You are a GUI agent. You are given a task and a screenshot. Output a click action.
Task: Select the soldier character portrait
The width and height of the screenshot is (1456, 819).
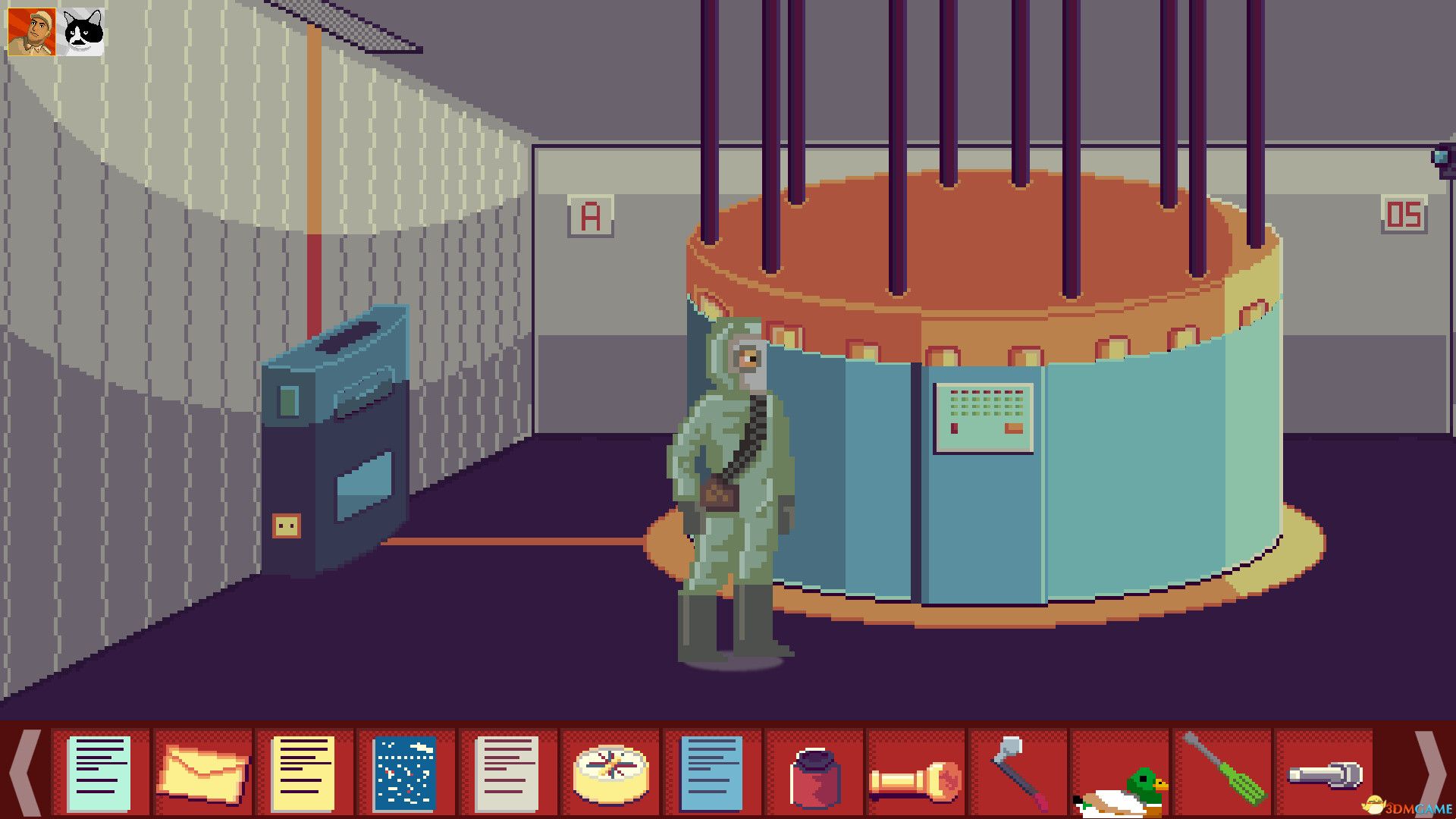click(x=30, y=30)
